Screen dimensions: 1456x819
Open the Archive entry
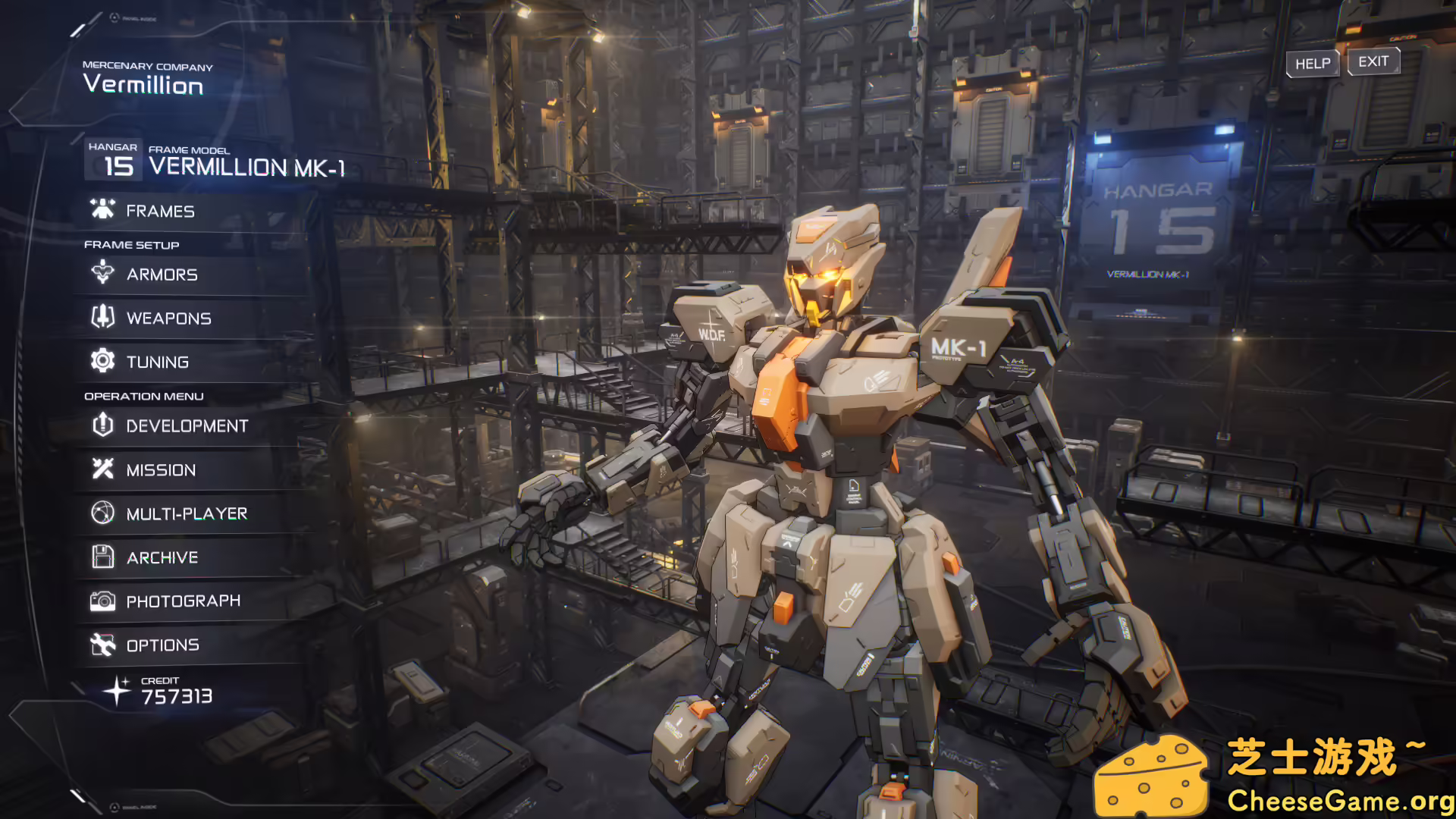pos(162,558)
